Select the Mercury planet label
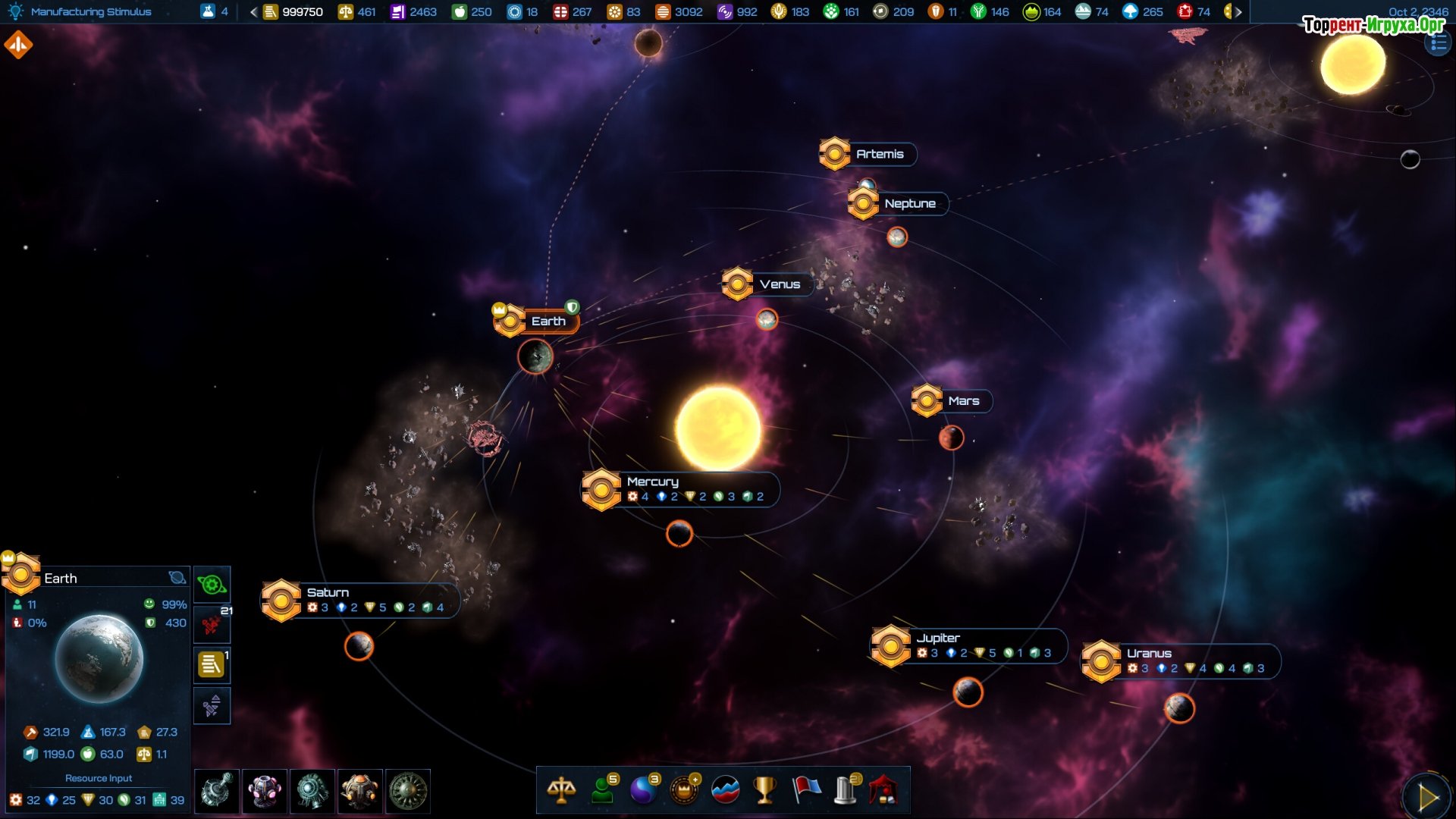 click(652, 482)
